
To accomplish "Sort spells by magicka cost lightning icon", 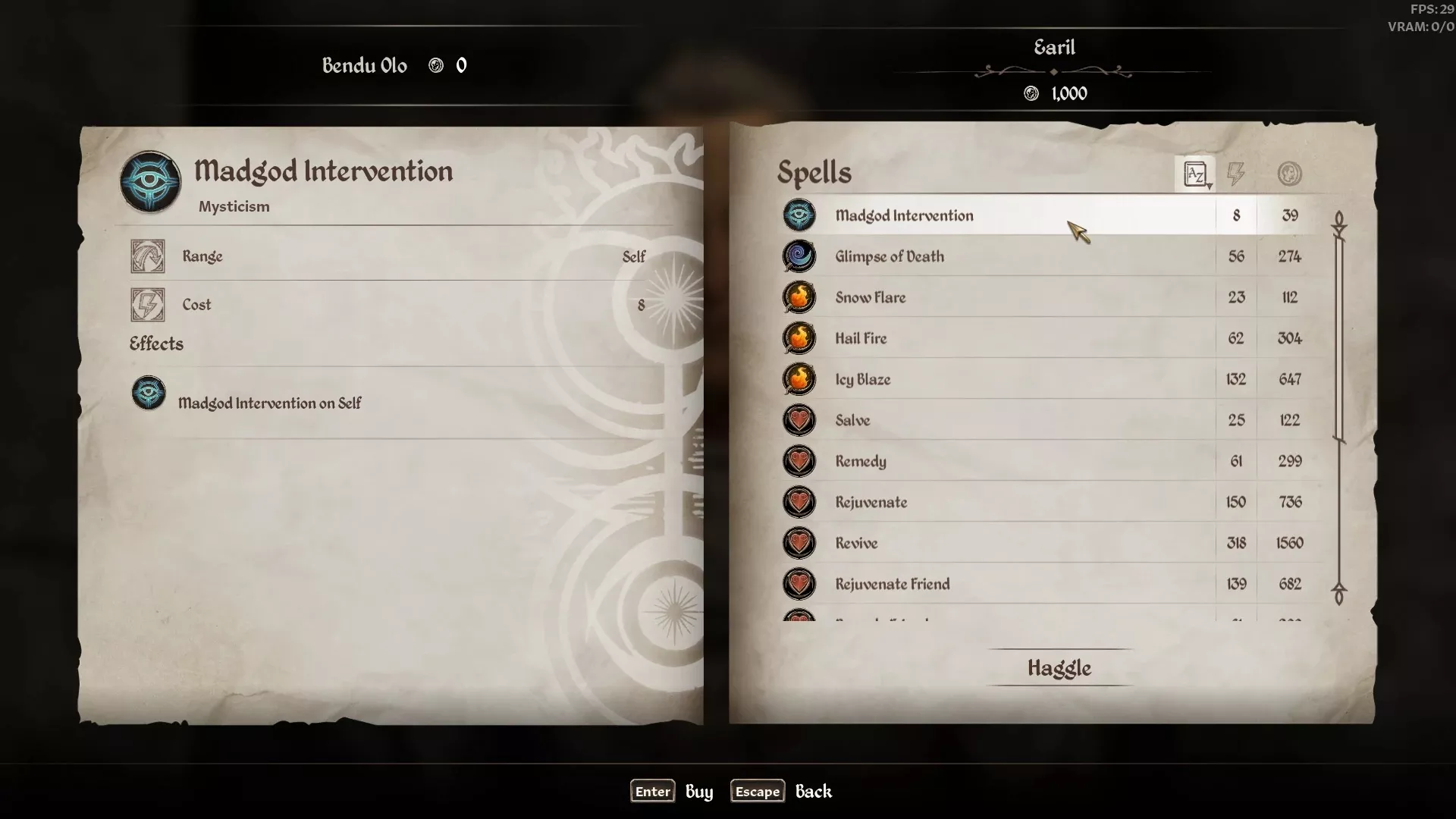I will coord(1236,174).
